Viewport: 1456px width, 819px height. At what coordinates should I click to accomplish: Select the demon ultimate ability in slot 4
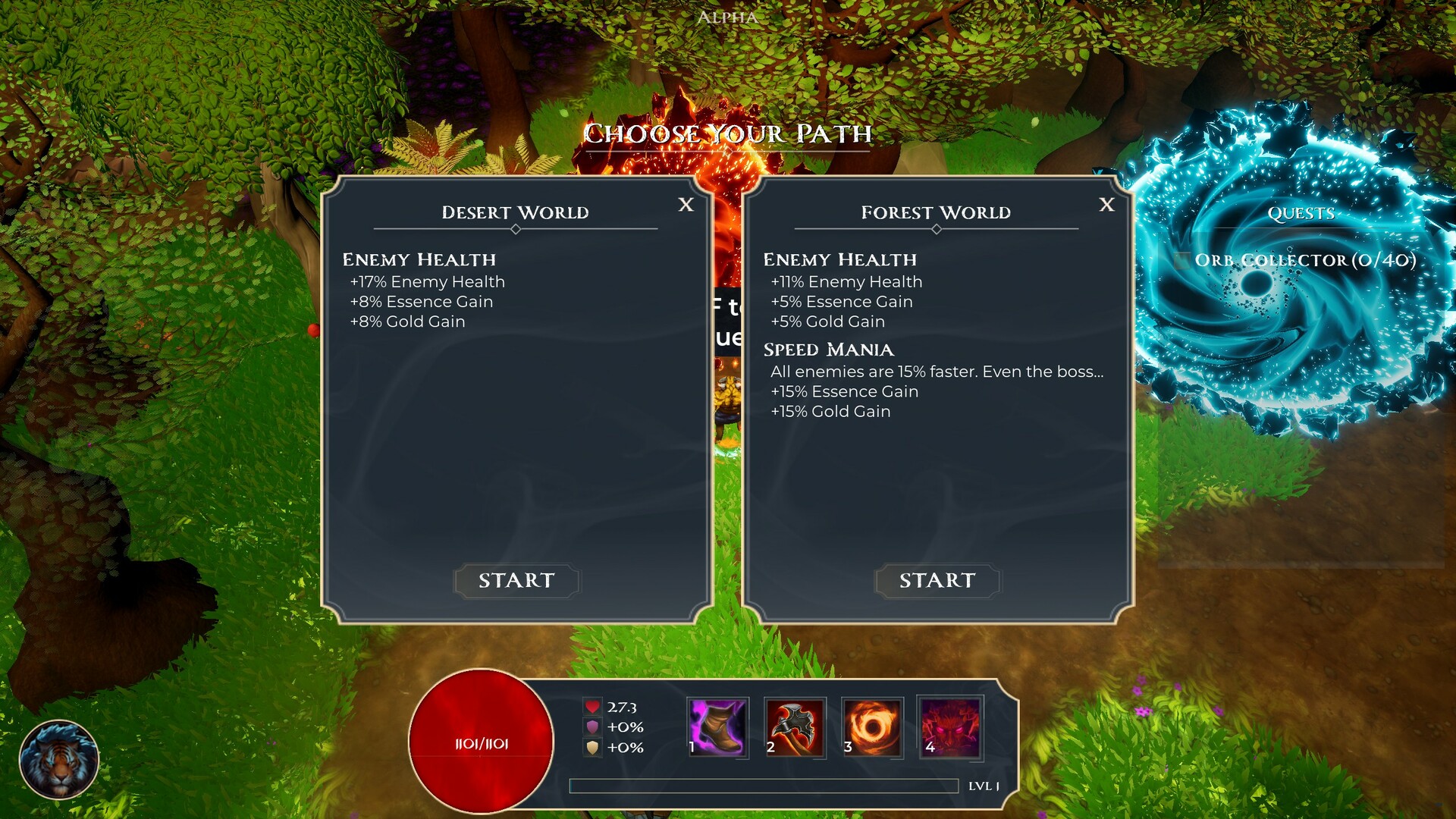pos(952,728)
